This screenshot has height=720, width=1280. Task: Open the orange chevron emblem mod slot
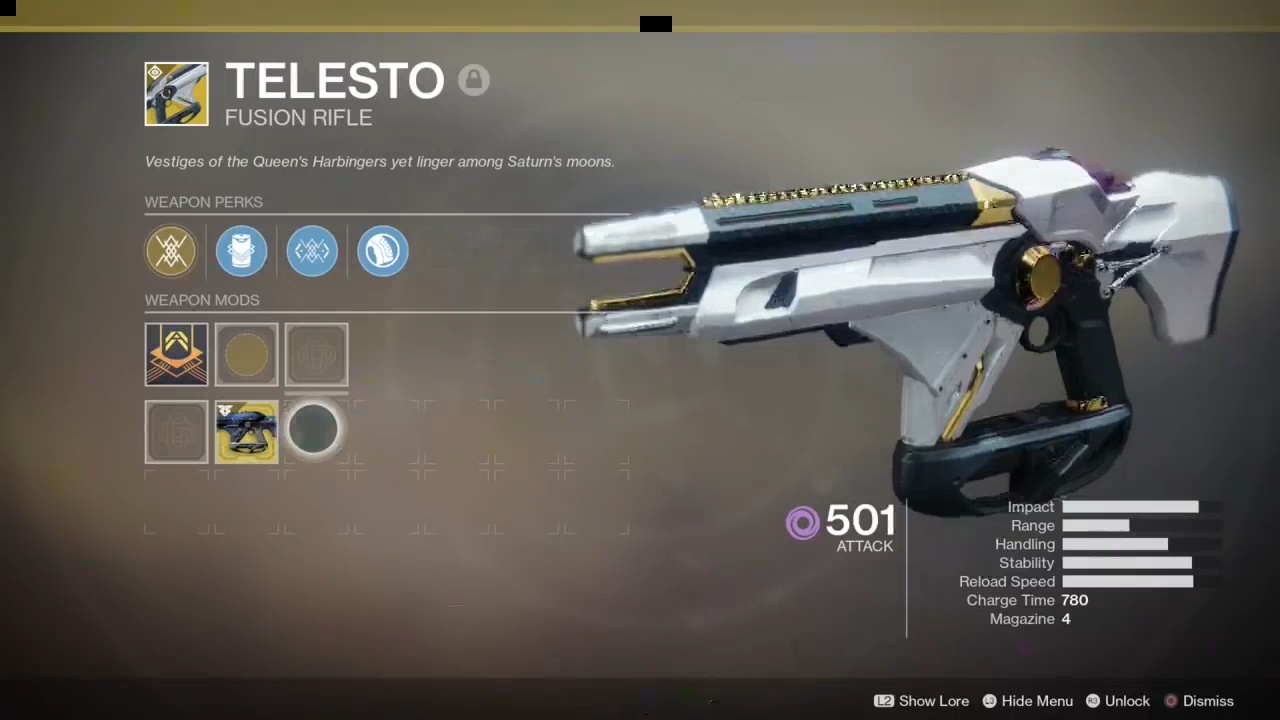click(176, 354)
